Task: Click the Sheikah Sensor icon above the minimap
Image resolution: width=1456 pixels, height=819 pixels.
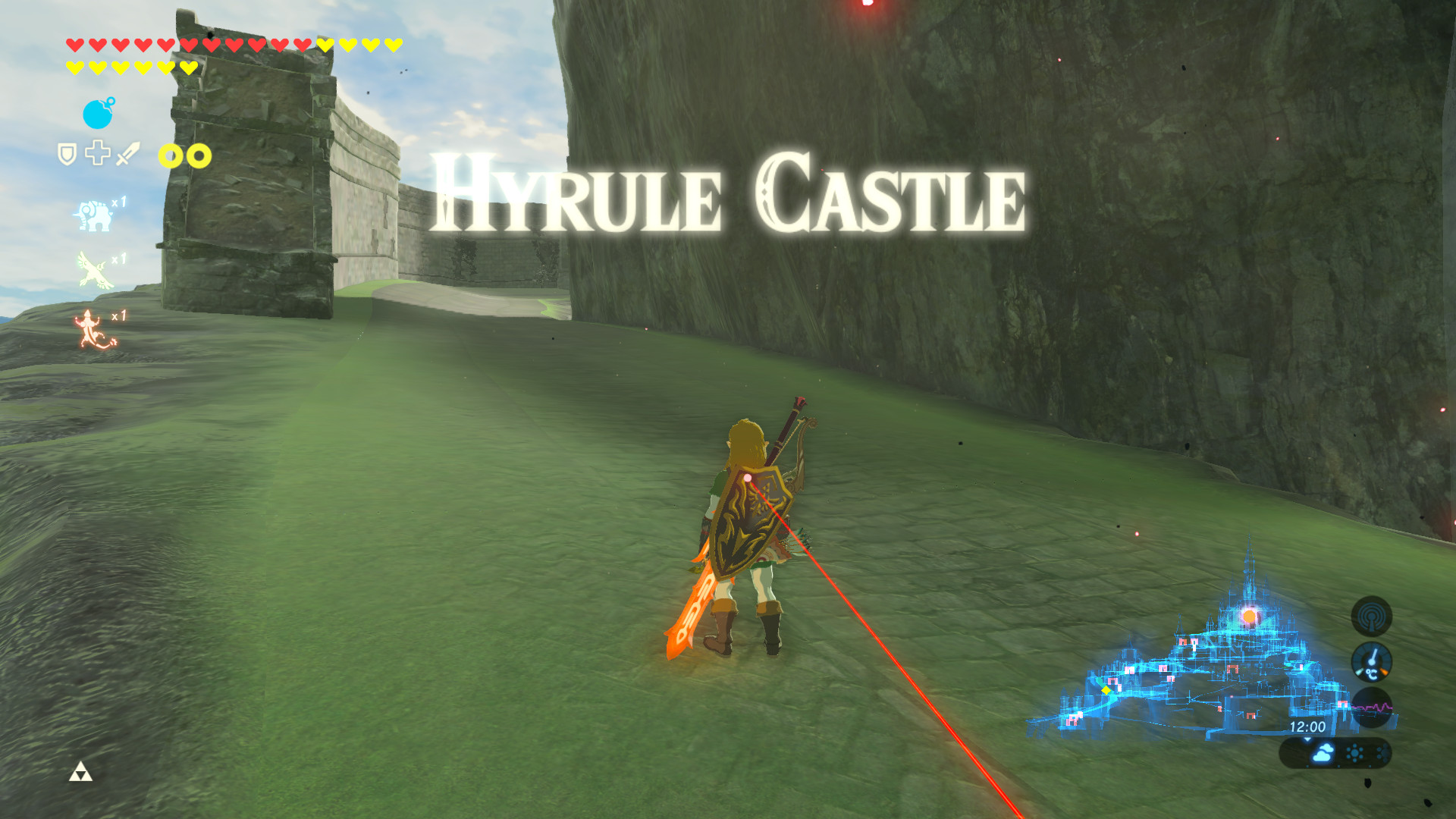Action: (1371, 617)
